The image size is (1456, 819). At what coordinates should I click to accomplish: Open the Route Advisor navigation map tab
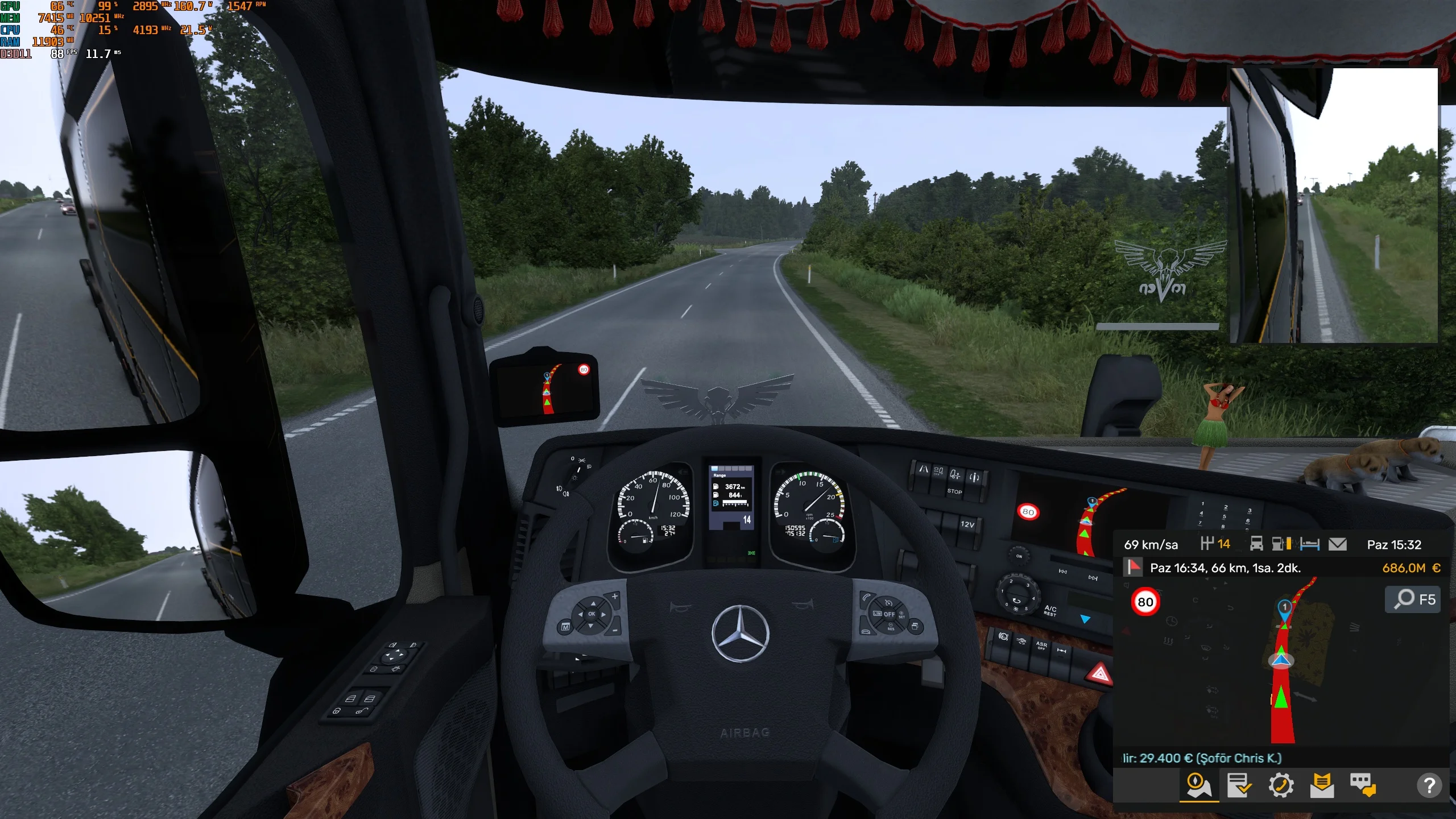click(x=1199, y=786)
